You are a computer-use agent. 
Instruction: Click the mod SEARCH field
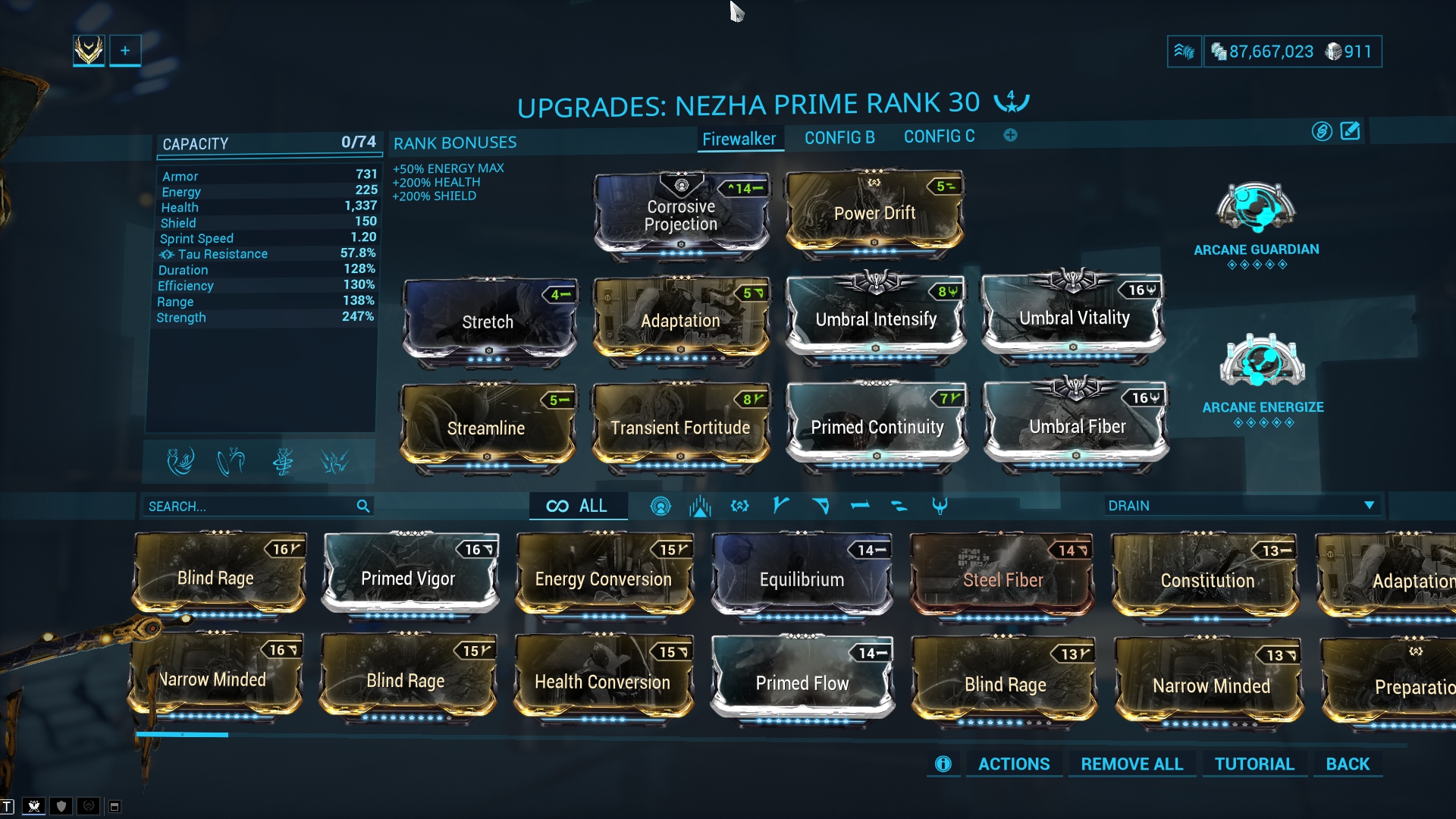pos(250,506)
